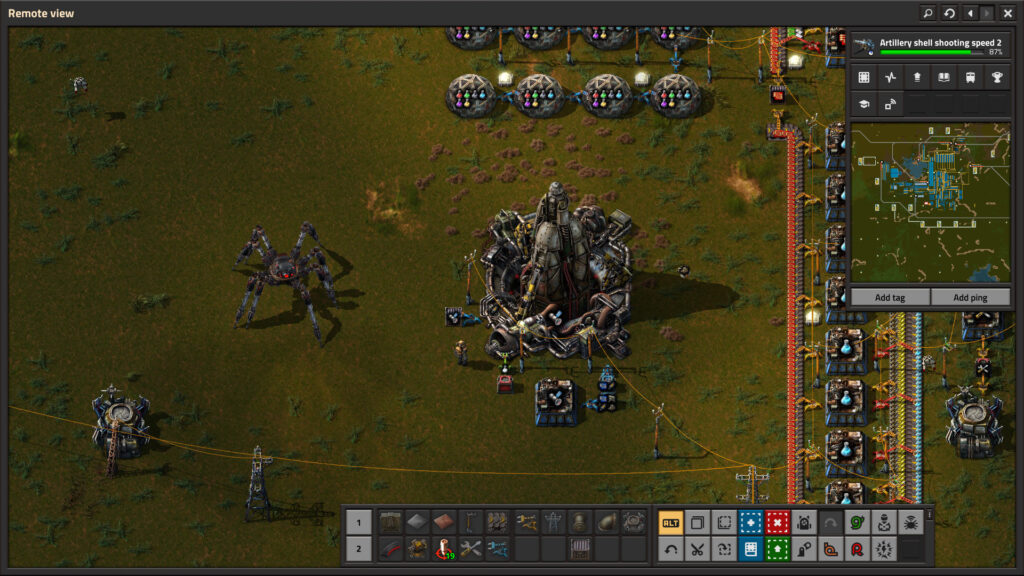Screen dimensions: 1024x576
Task: Click the Add tag button
Action: click(x=889, y=297)
